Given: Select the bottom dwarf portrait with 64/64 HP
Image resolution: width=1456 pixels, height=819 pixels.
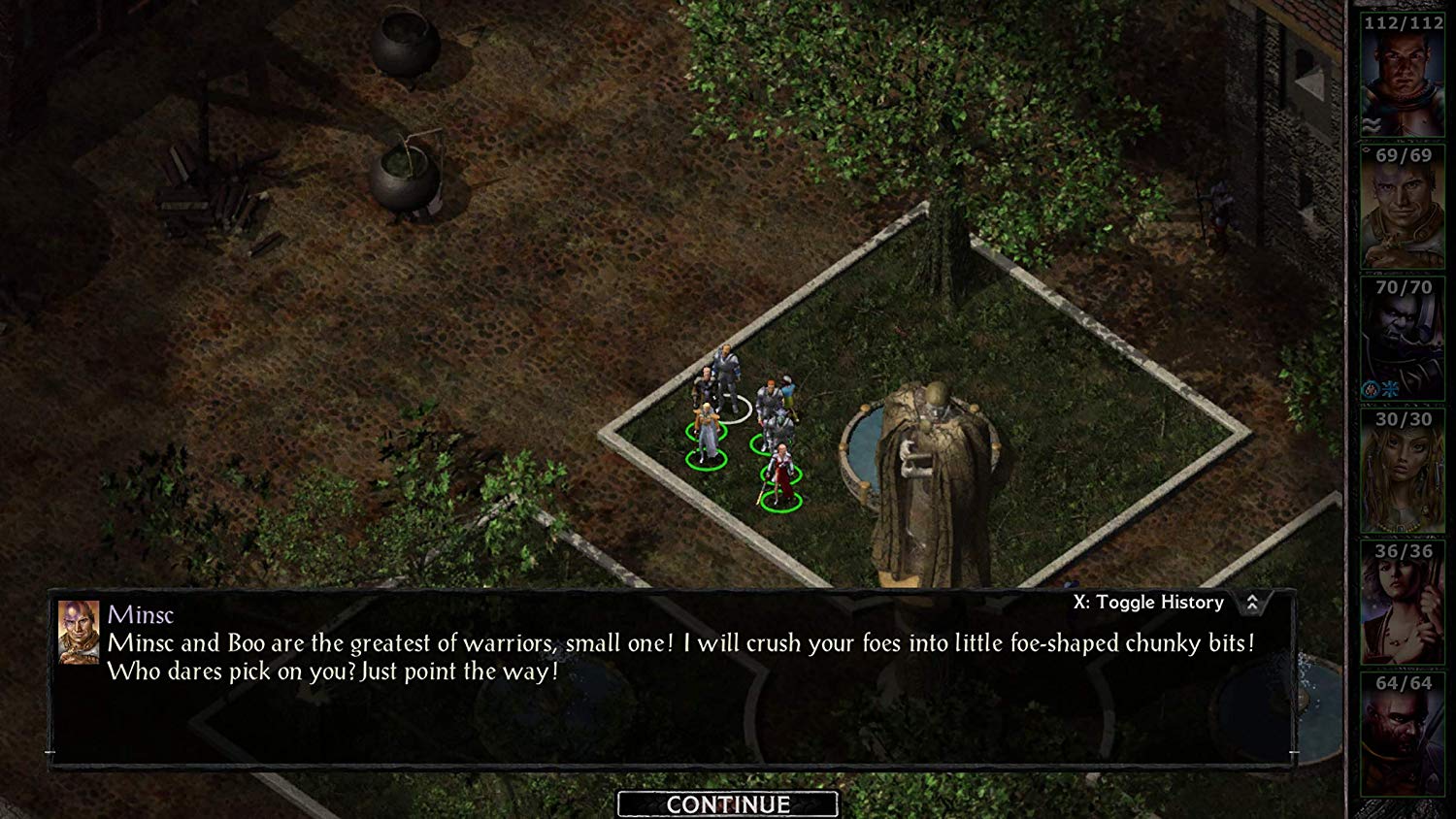Looking at the screenshot, I should pos(1401,733).
